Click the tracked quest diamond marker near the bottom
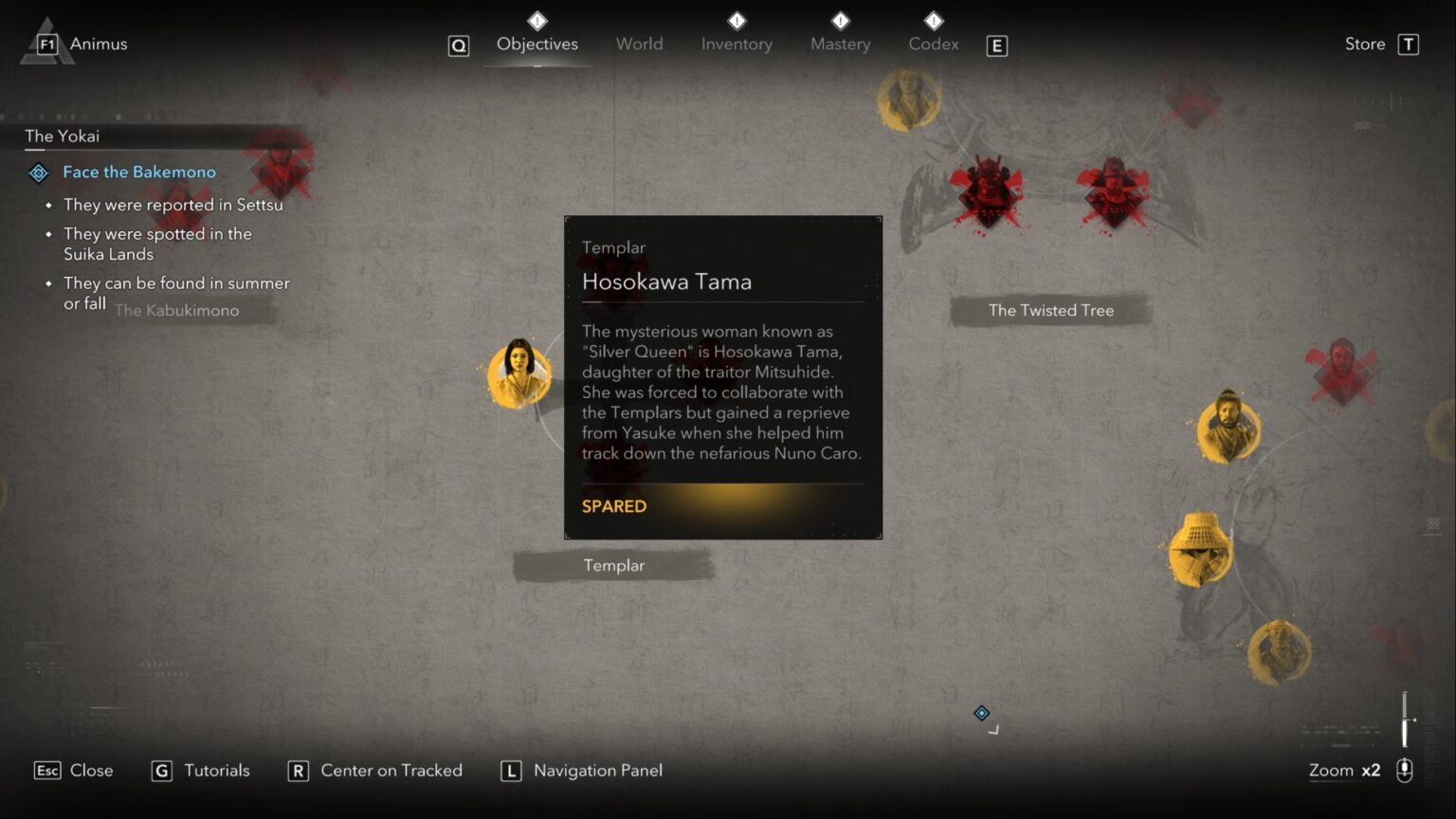1456x819 pixels. (982, 713)
